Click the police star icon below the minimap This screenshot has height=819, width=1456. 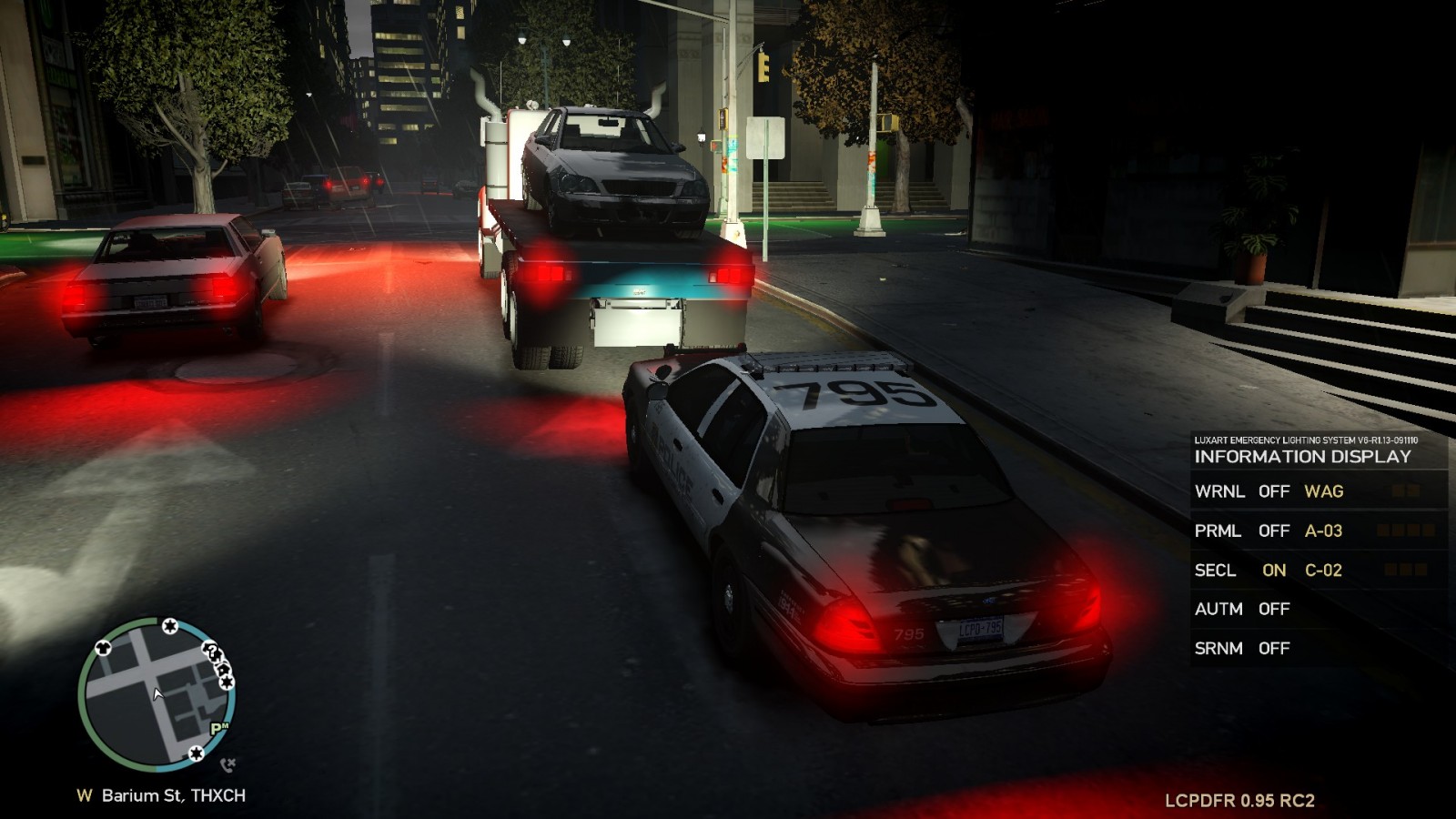(x=197, y=753)
